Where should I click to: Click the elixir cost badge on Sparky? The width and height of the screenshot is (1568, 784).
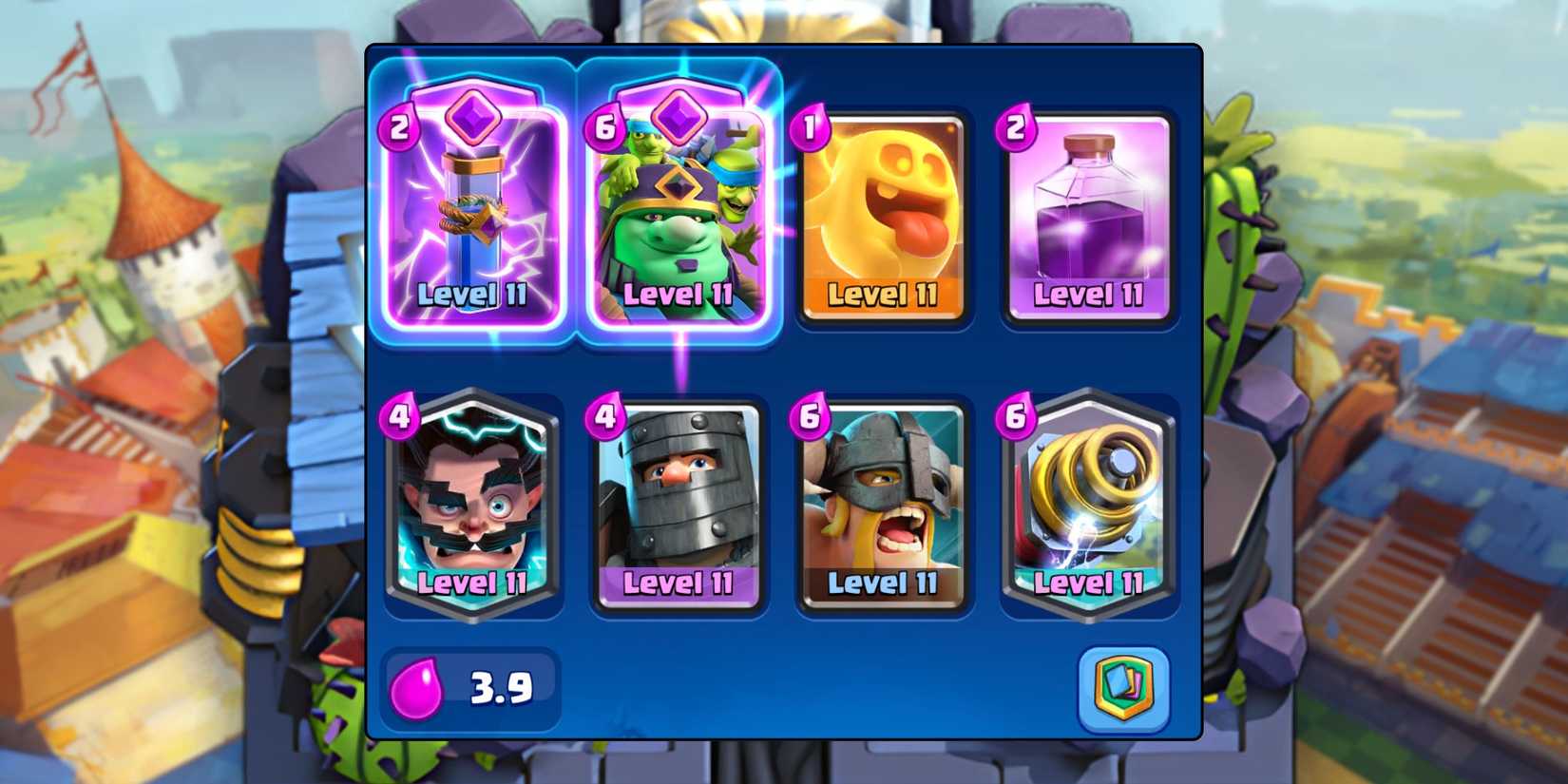(1017, 415)
